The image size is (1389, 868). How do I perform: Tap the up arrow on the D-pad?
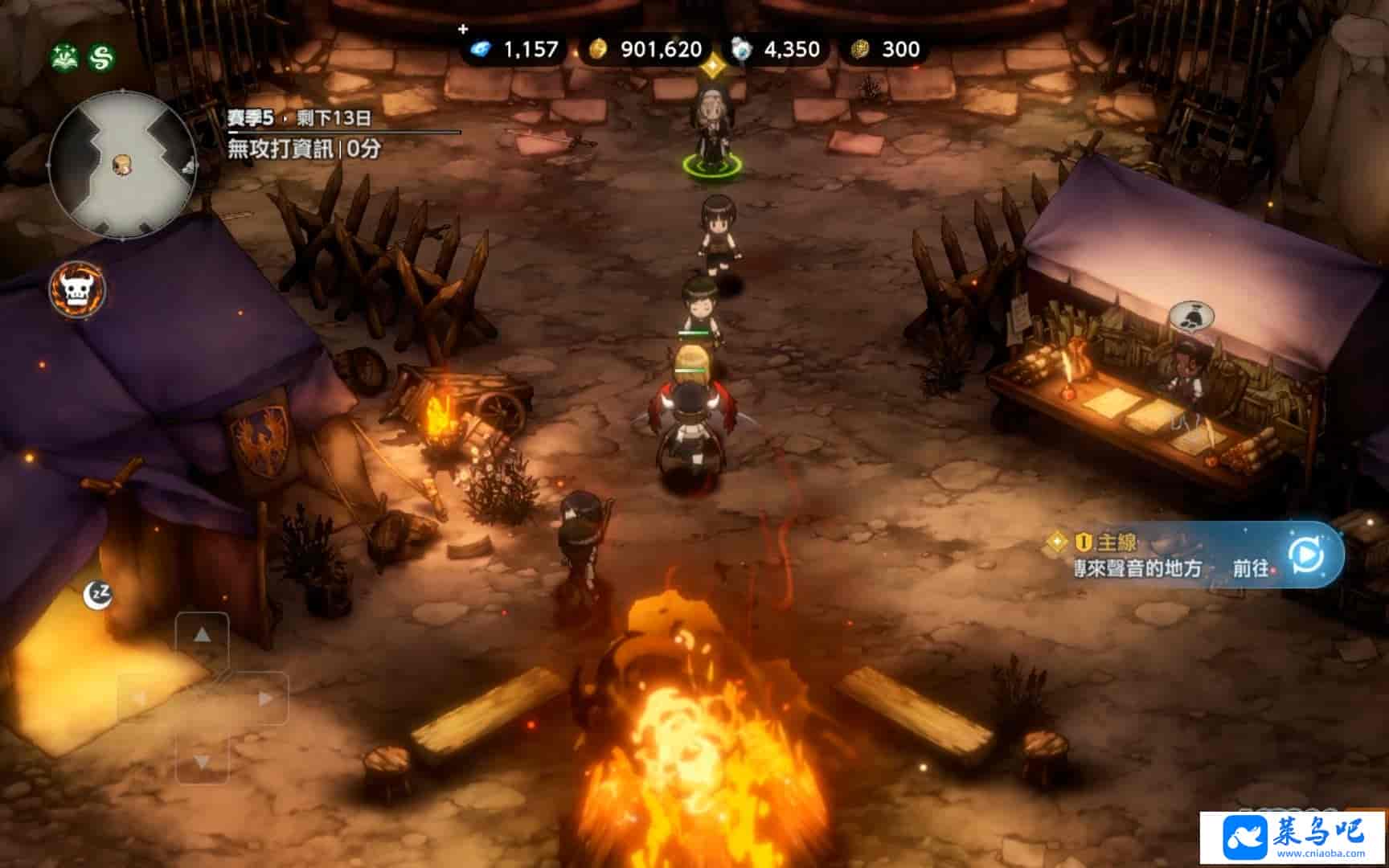pyautogui.click(x=202, y=636)
